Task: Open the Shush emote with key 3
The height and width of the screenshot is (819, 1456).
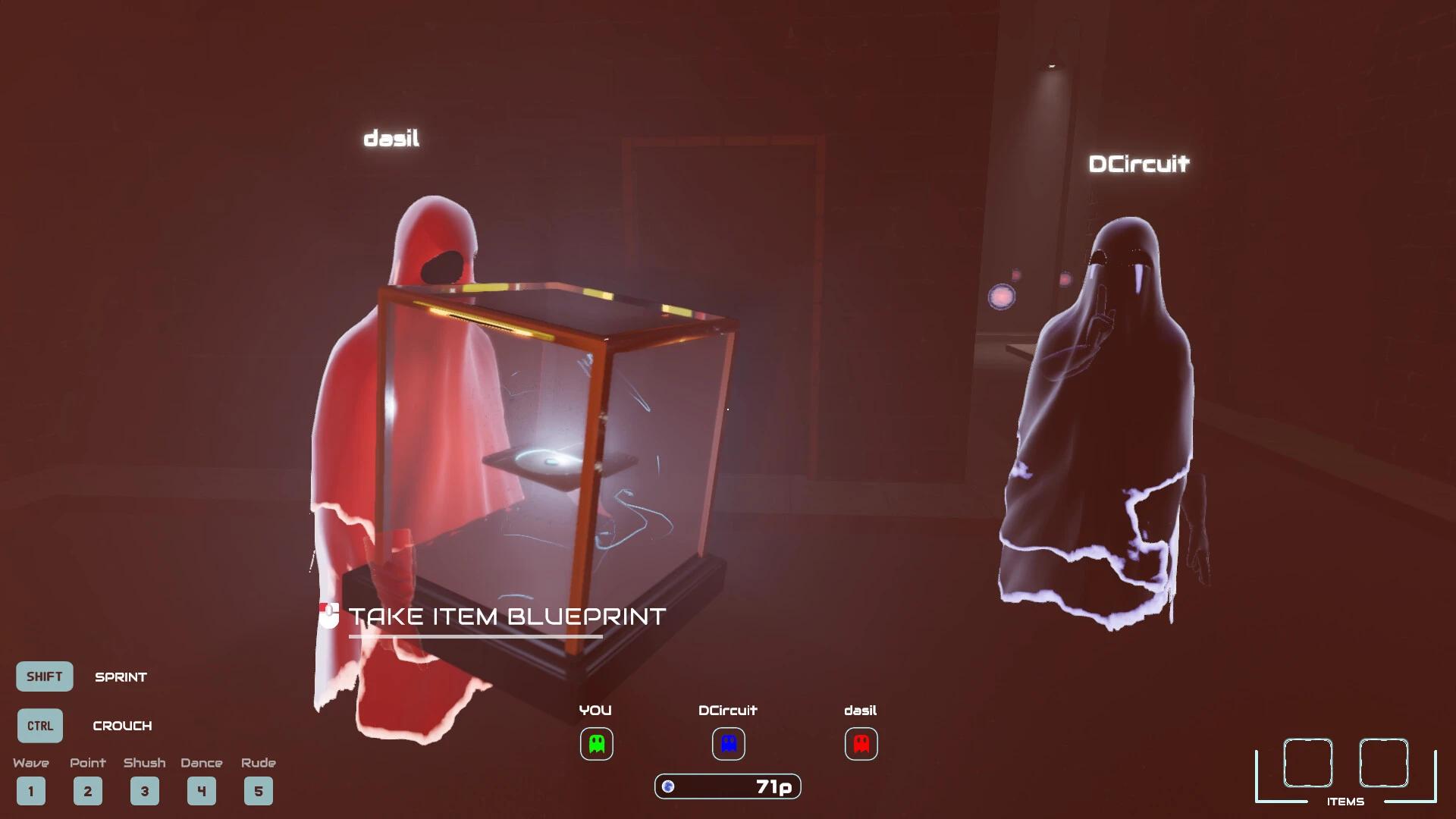Action: point(145,790)
